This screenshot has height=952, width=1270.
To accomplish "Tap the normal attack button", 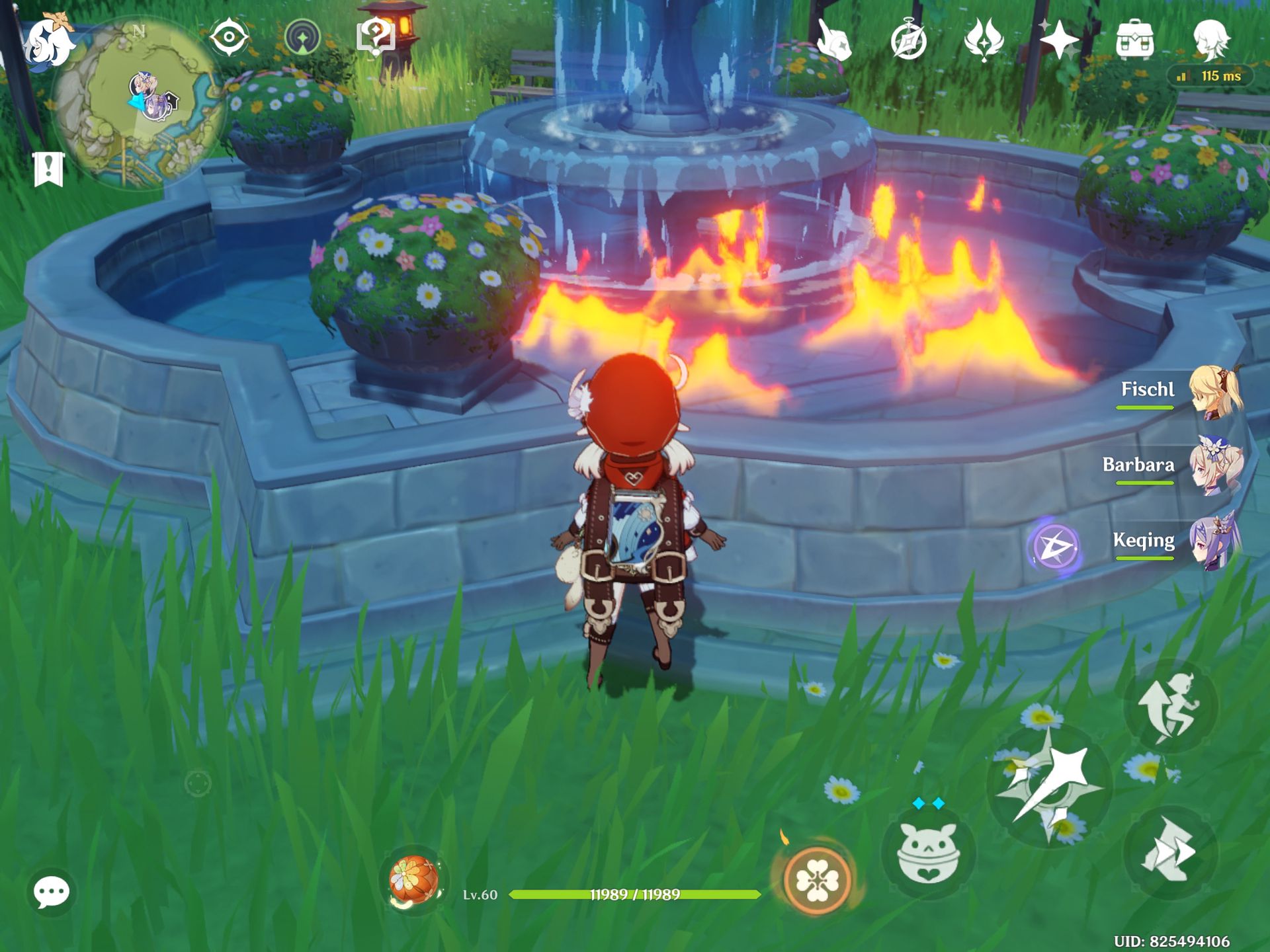I will (x=1050, y=785).
